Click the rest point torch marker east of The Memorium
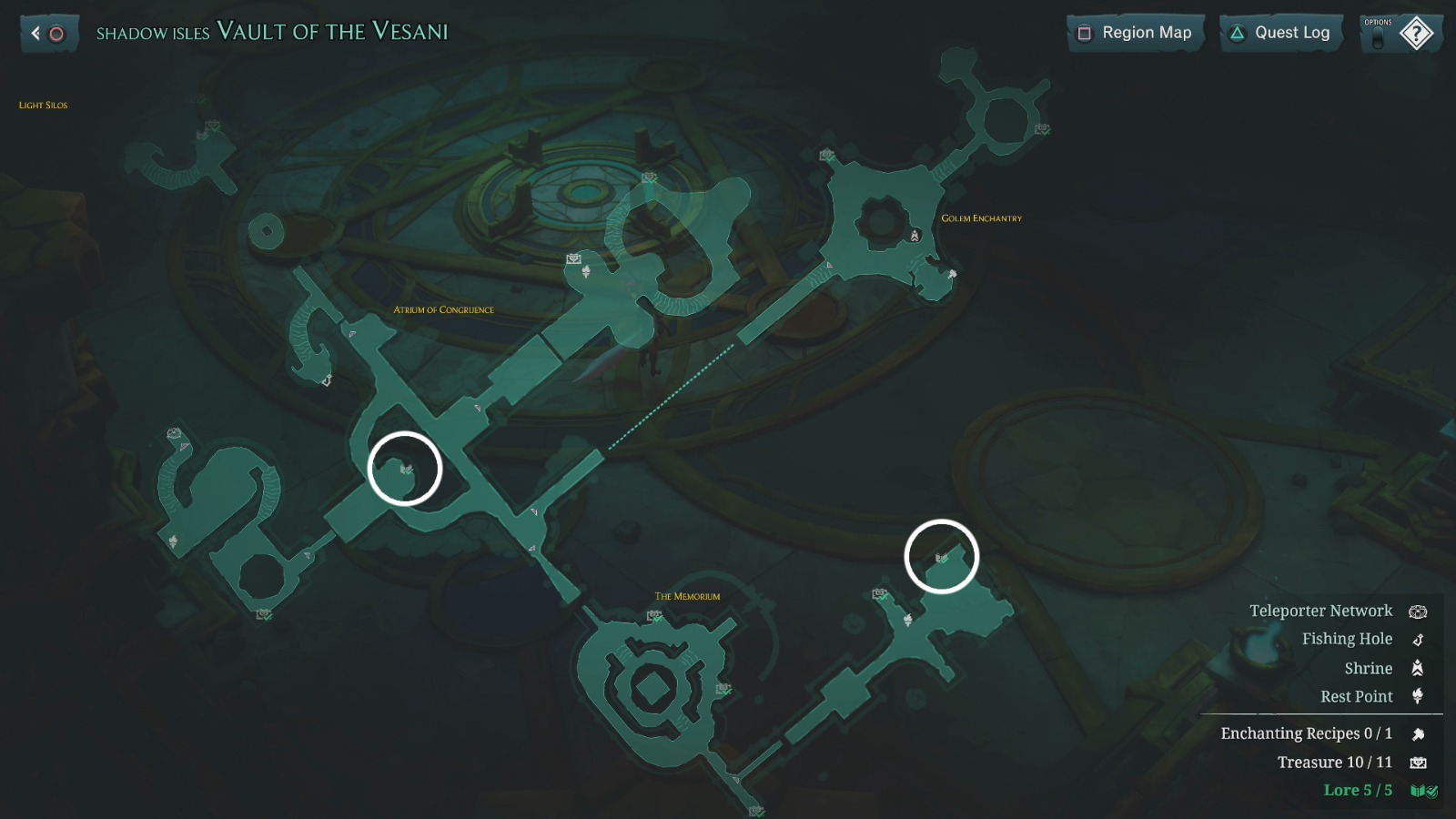 908,620
